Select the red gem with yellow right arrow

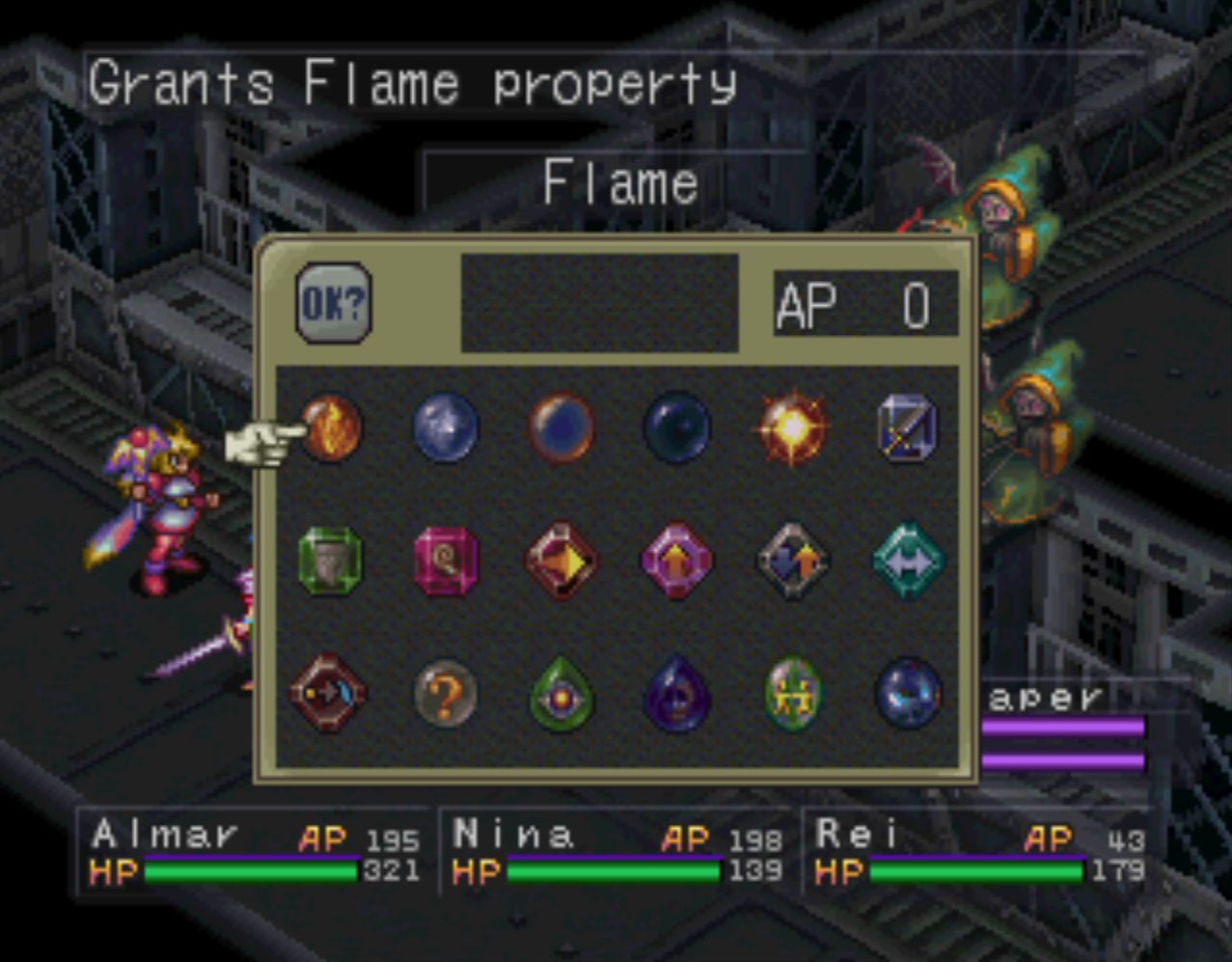(561, 561)
